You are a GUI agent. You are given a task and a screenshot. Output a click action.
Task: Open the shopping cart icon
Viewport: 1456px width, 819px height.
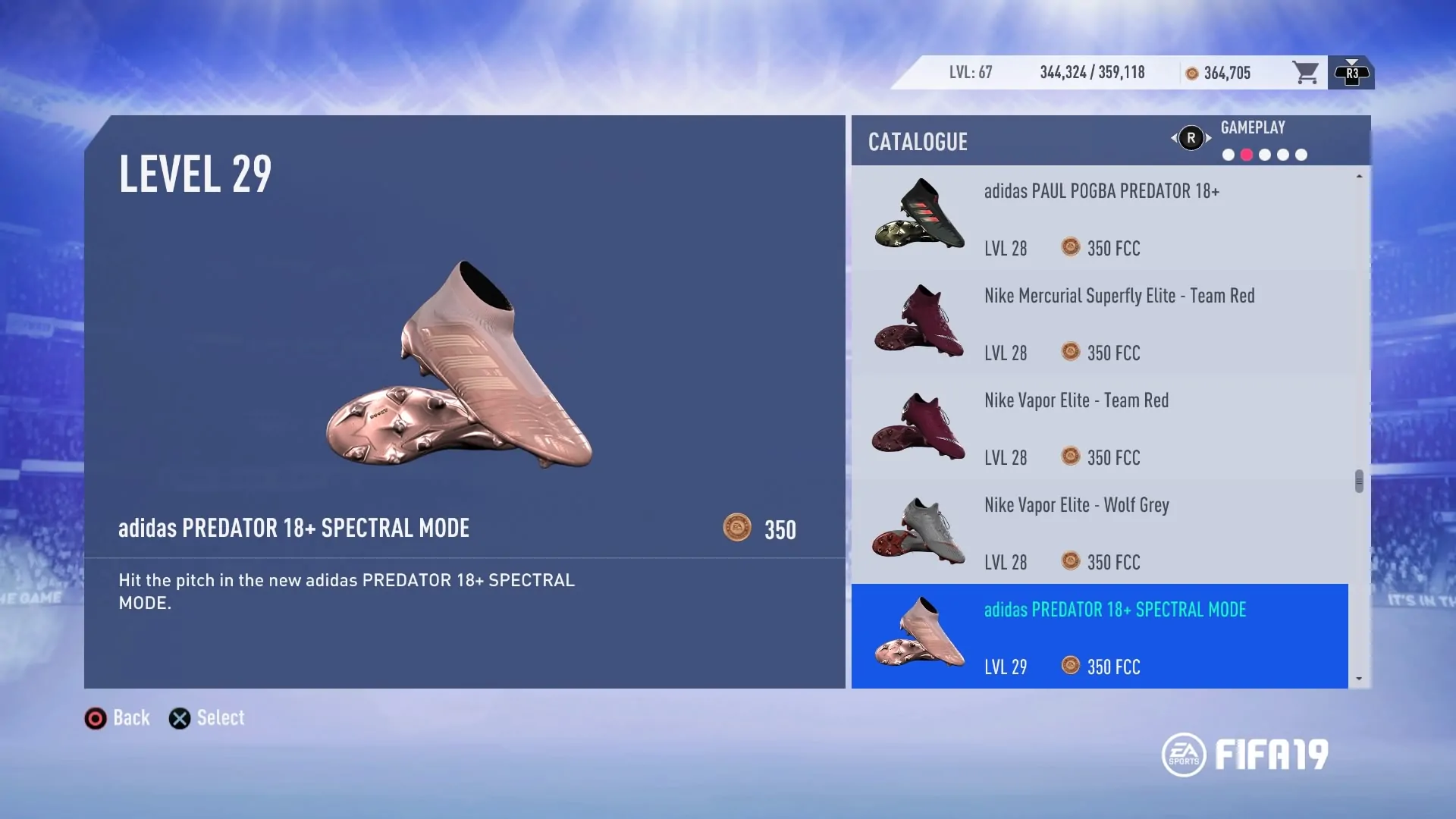pyautogui.click(x=1306, y=72)
